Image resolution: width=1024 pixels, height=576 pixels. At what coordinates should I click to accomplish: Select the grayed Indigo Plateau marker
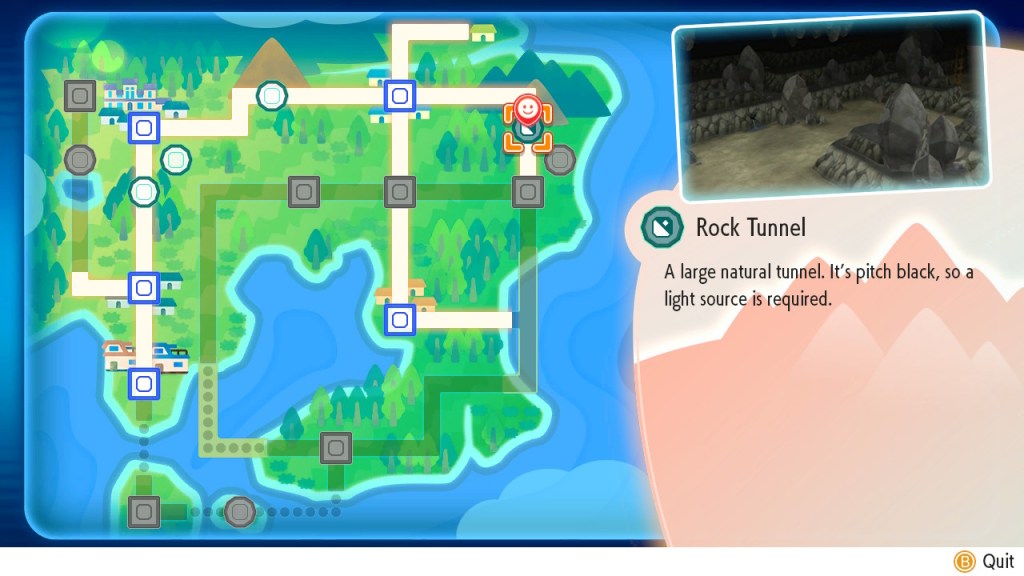80,96
